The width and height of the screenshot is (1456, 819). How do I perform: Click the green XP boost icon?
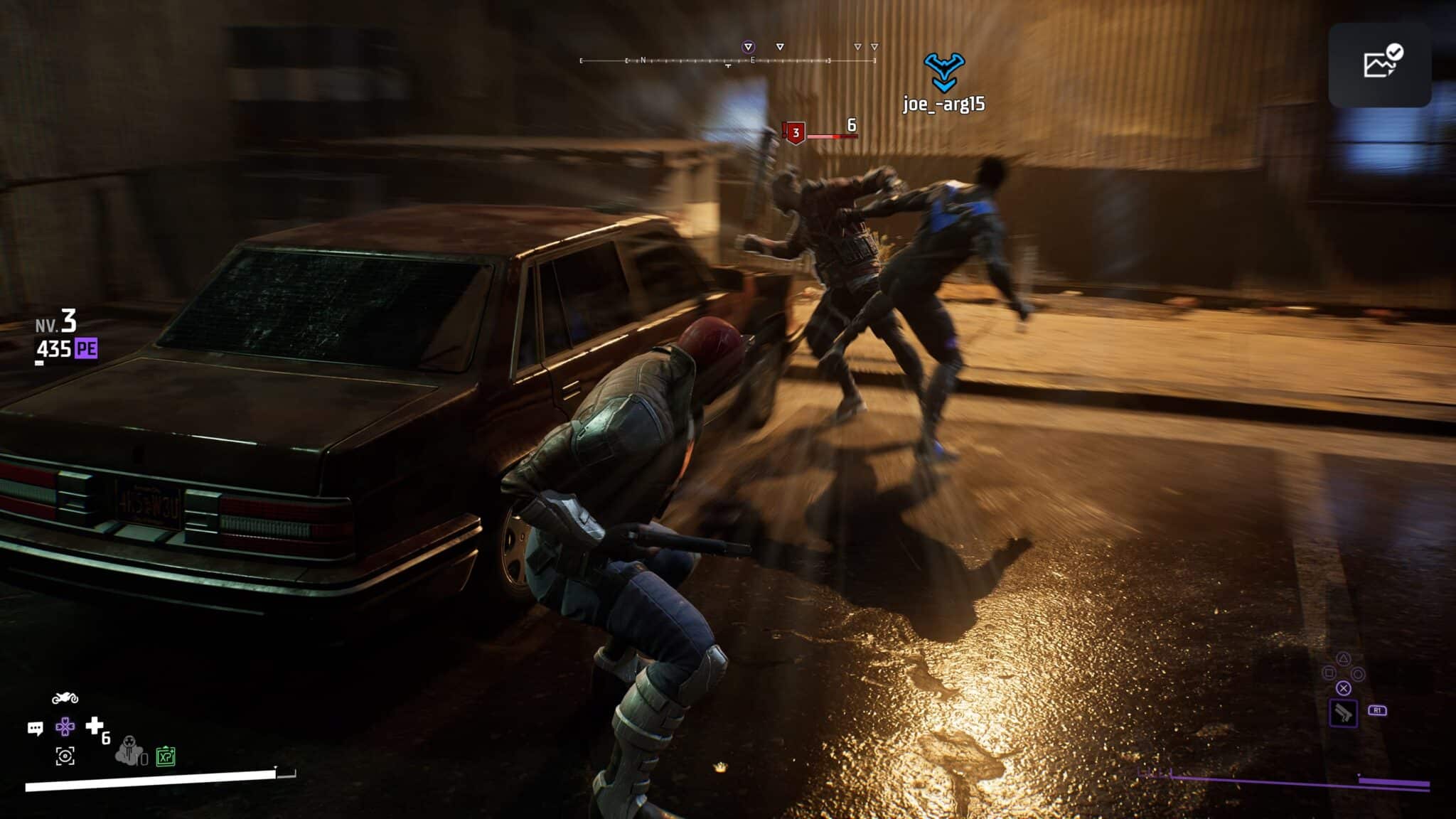coord(166,756)
